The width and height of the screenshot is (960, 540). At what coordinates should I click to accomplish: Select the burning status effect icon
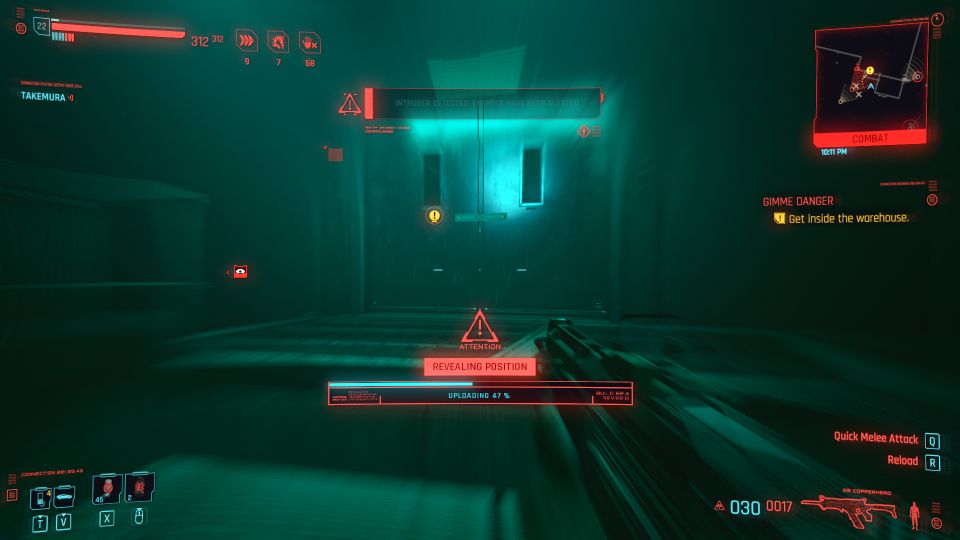coord(278,40)
